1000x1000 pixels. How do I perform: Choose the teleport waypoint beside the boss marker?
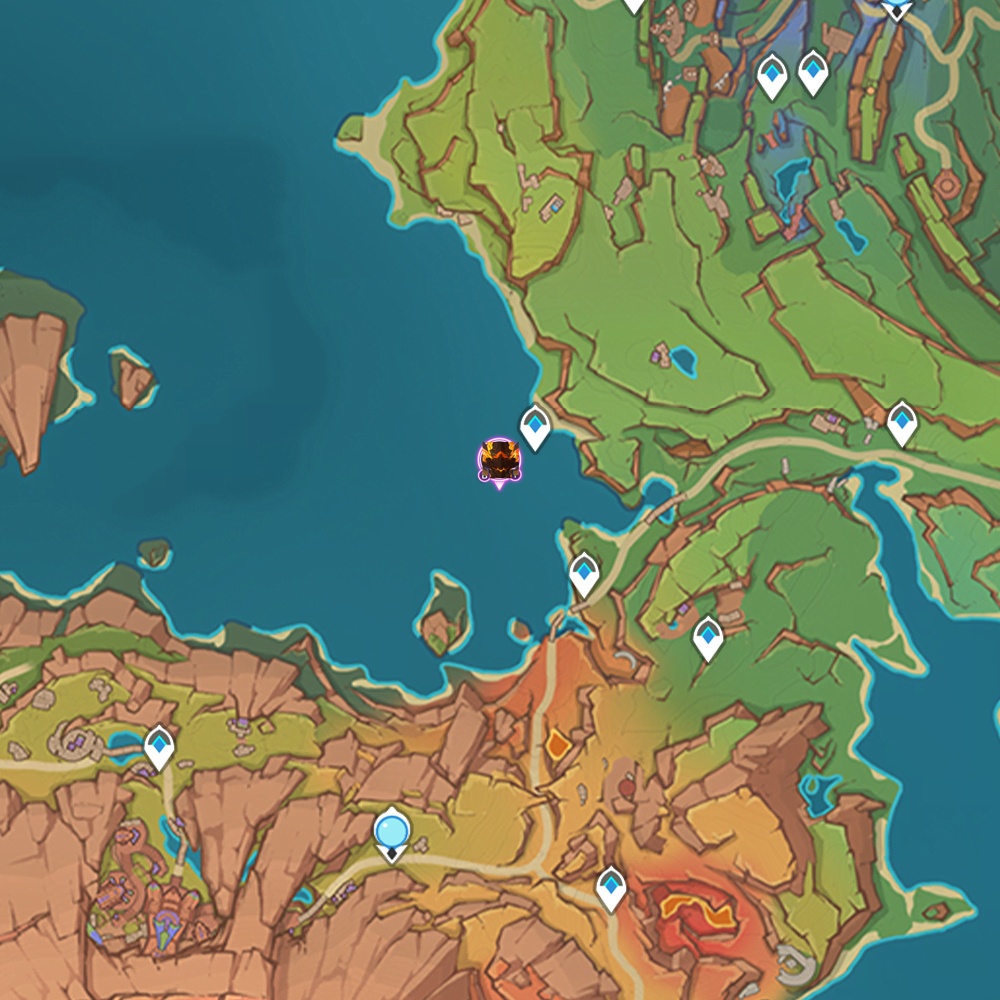(536, 427)
